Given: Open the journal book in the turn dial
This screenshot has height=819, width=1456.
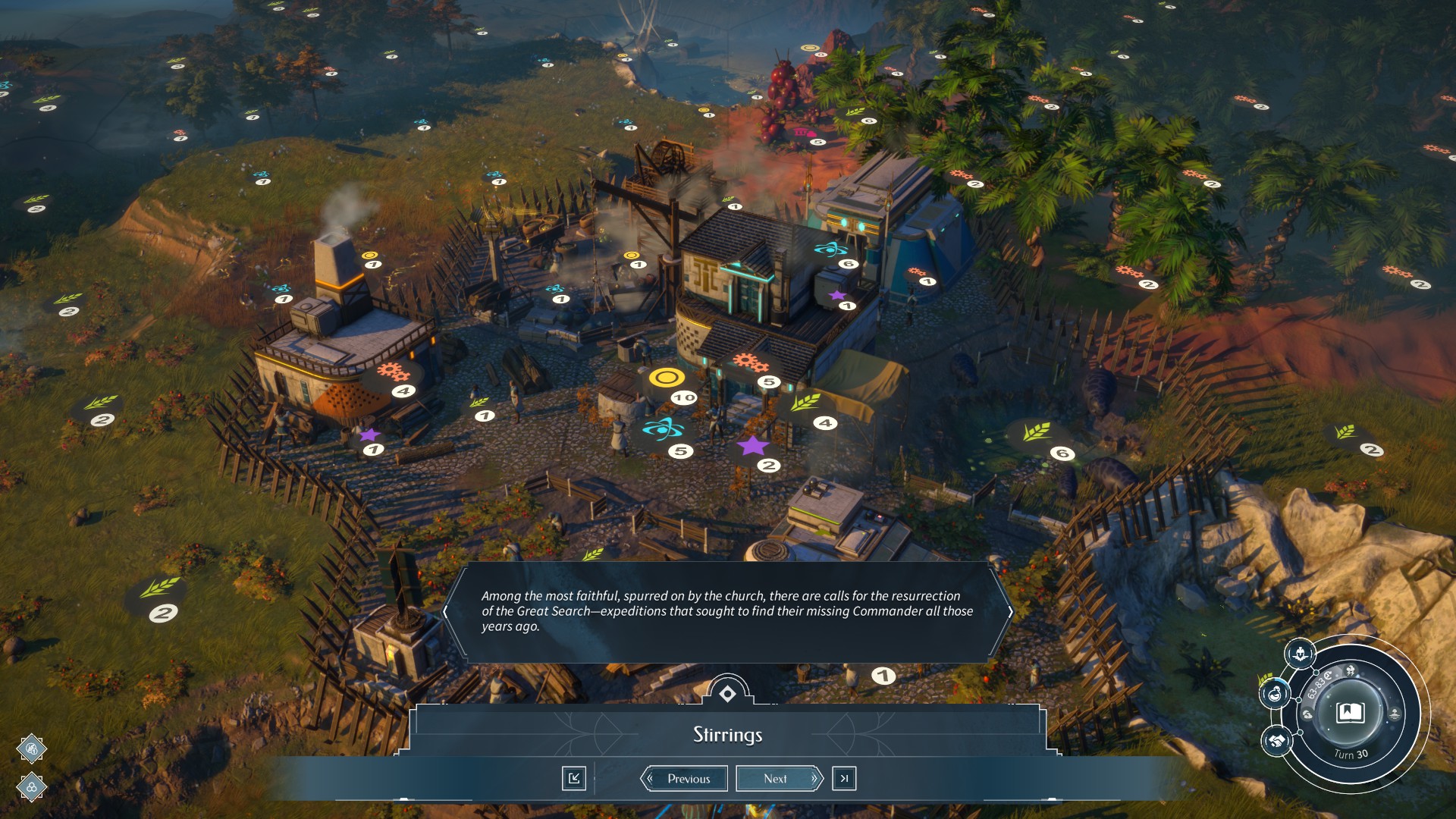Looking at the screenshot, I should (1351, 714).
